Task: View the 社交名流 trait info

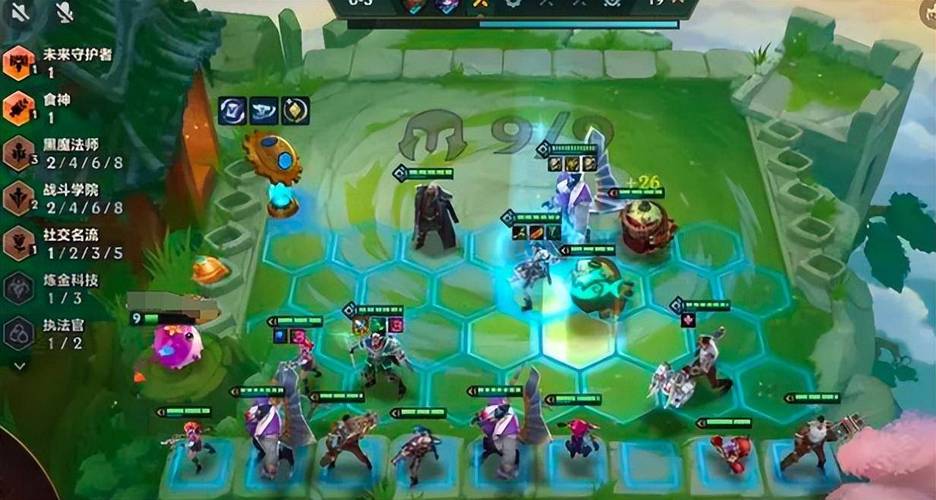Action: point(20,243)
